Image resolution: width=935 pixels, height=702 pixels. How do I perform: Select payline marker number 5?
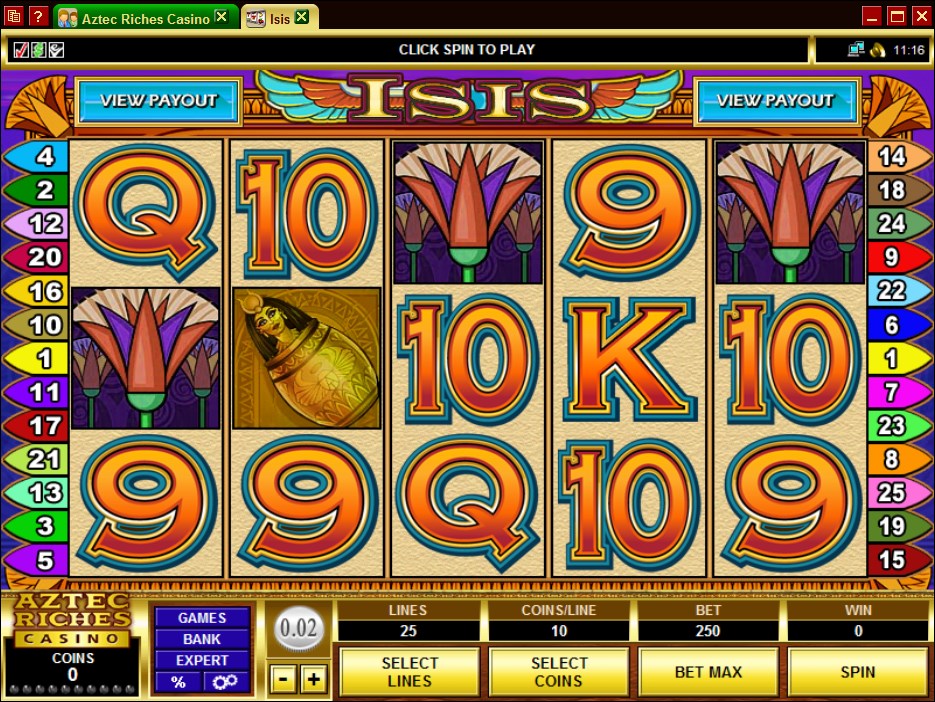click(x=38, y=559)
